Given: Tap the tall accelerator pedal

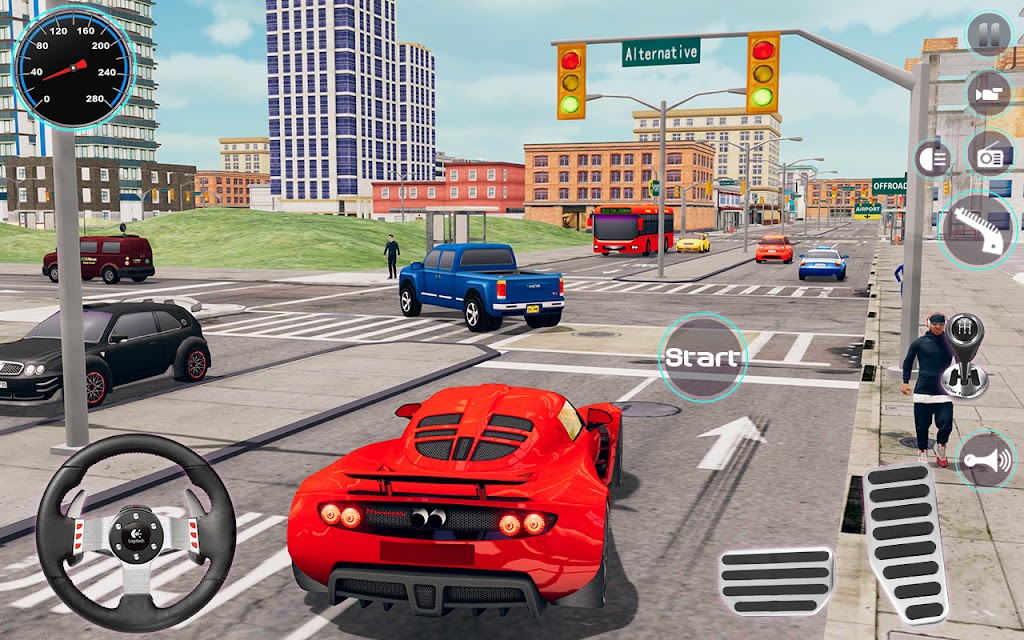Looking at the screenshot, I should click(905, 543).
